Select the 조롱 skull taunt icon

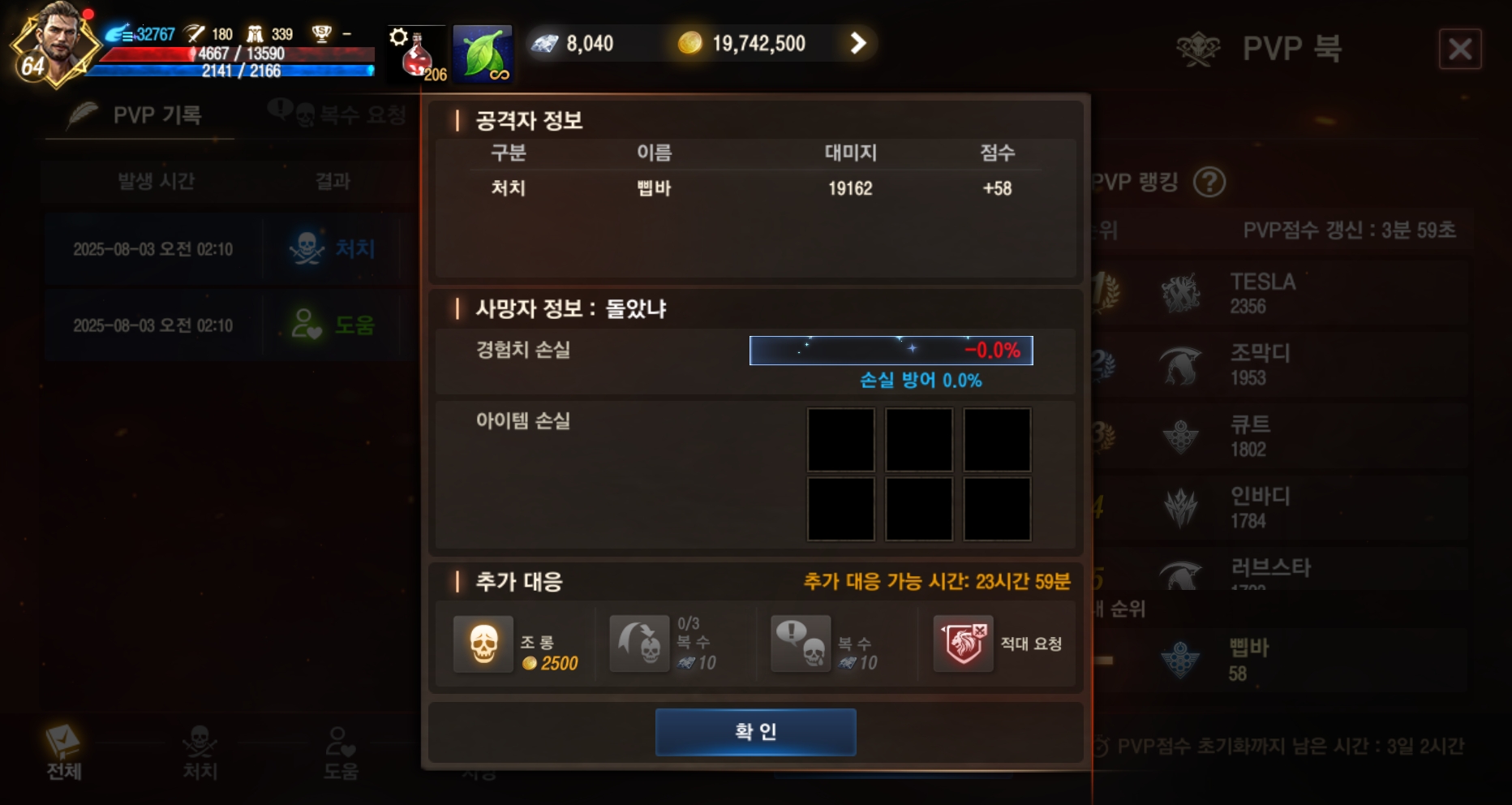point(484,644)
